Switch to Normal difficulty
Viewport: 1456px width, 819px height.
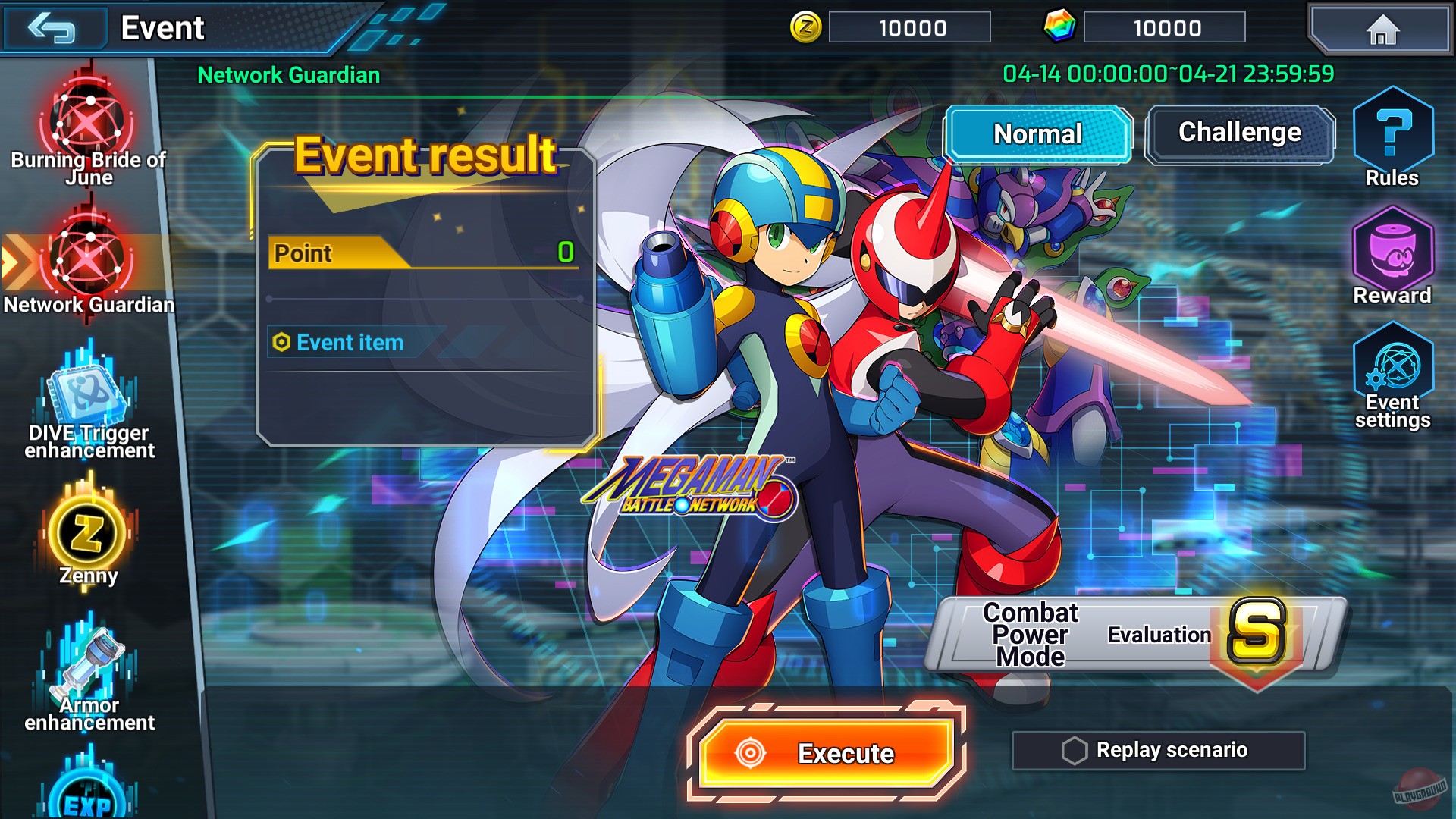click(1037, 134)
